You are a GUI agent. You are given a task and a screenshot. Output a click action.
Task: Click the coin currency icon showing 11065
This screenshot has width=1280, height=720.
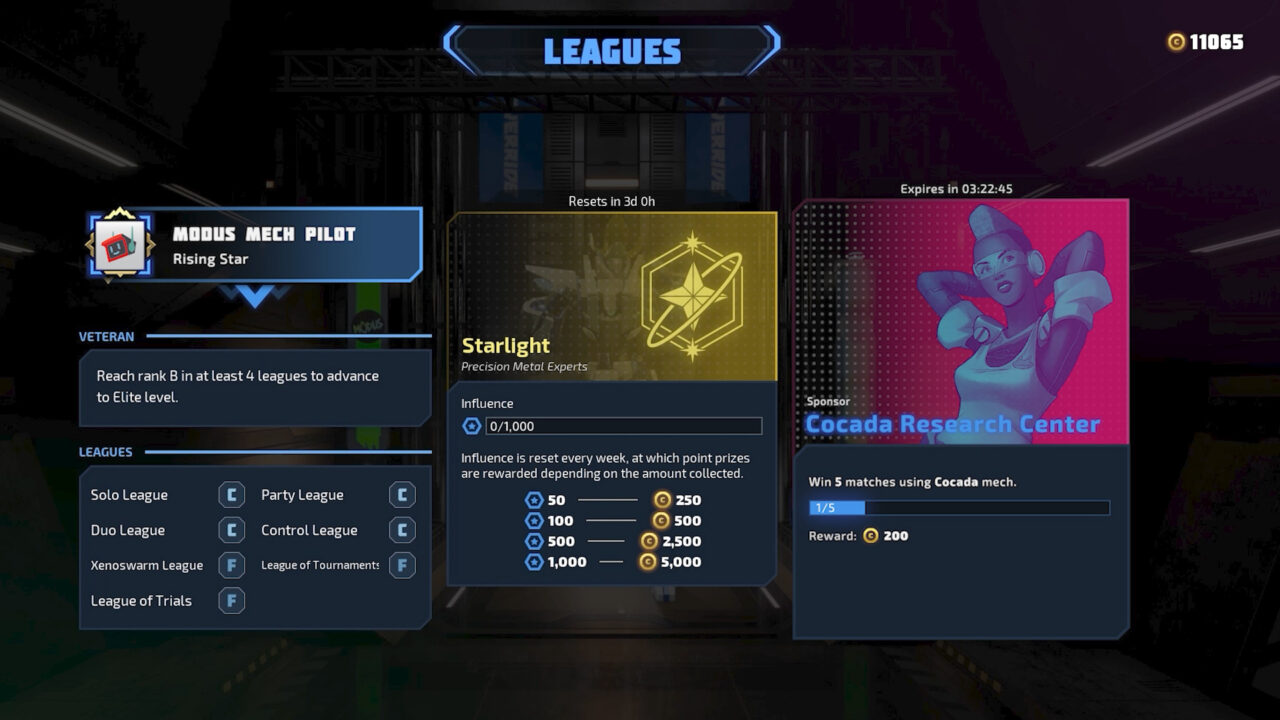1174,42
